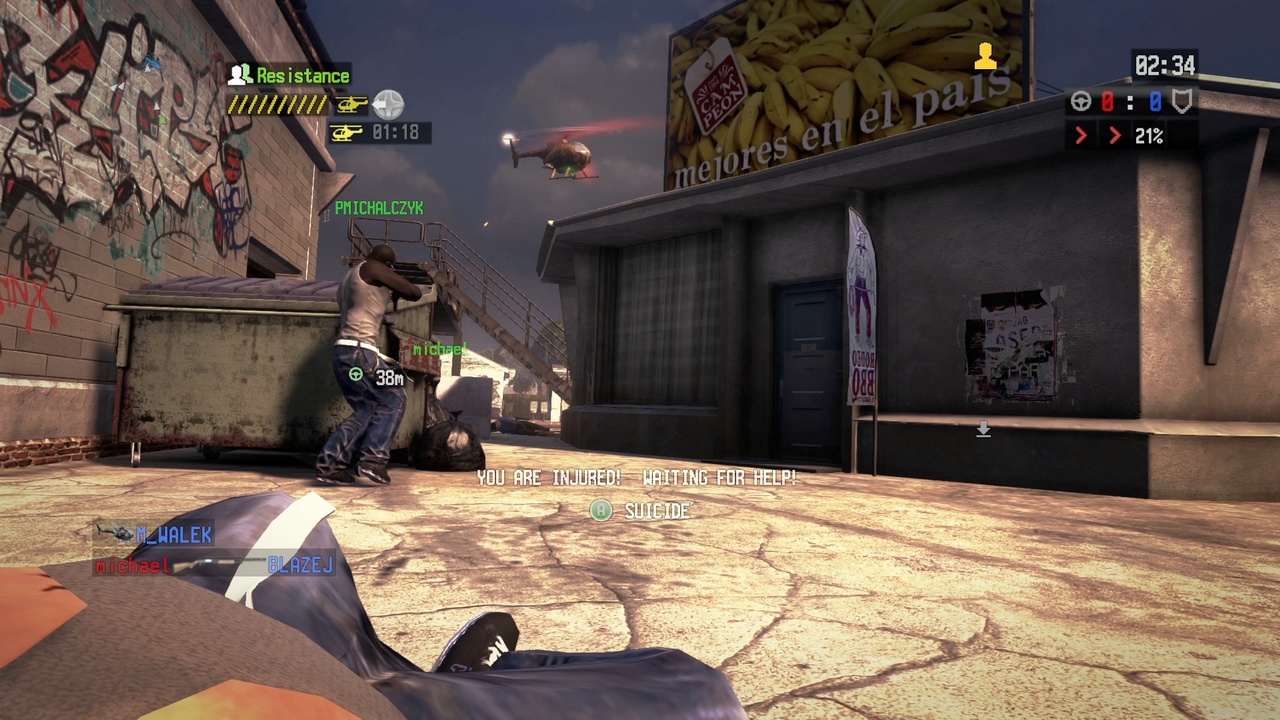This screenshot has height=720, width=1280.
Task: Select the Resistance team members icon
Action: coord(239,75)
